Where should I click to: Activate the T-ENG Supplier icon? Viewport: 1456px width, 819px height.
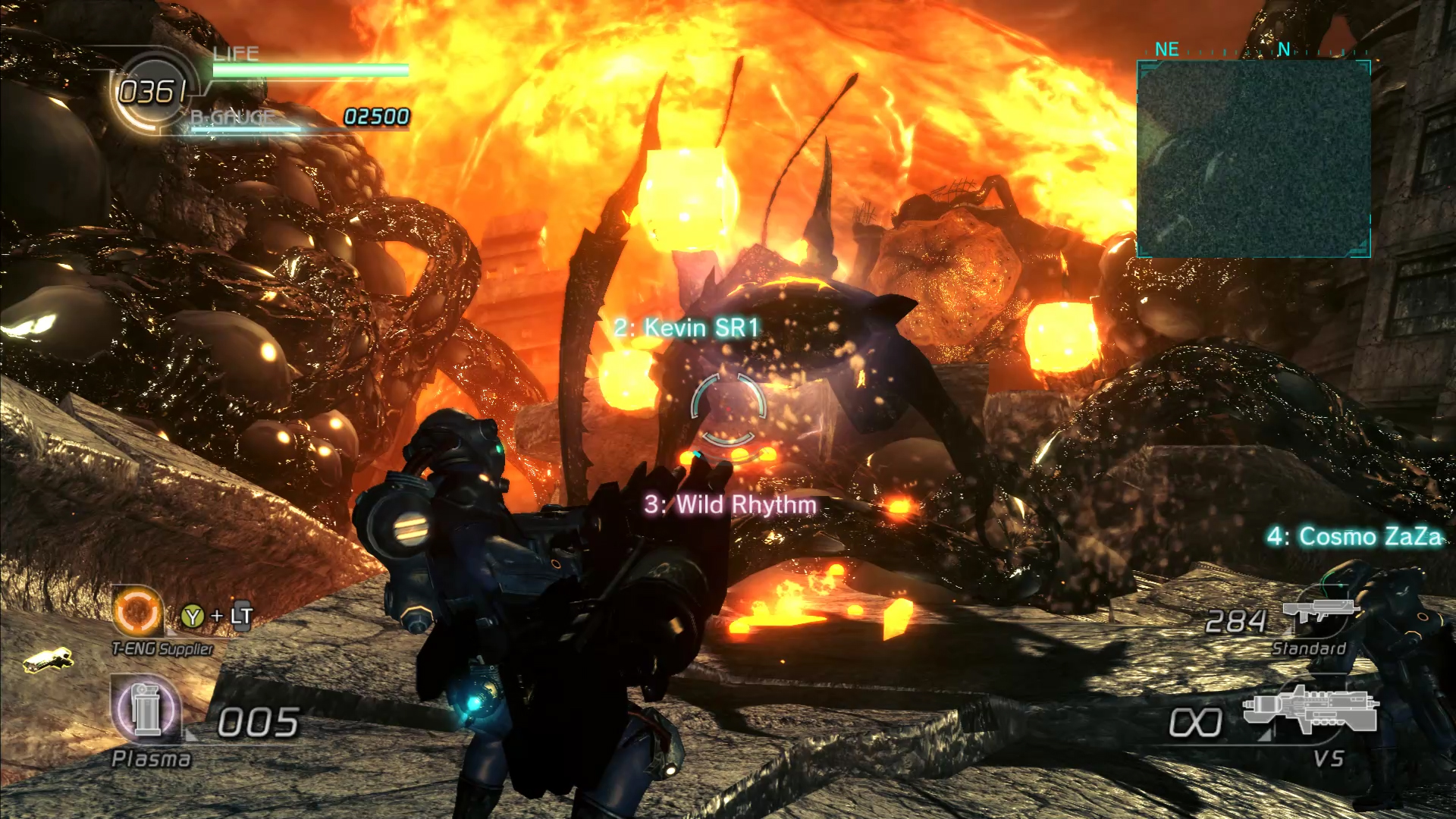point(137,611)
